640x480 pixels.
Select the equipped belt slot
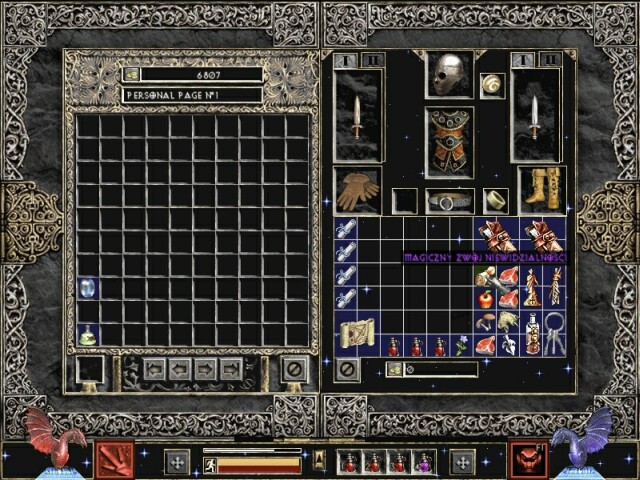tap(449, 201)
